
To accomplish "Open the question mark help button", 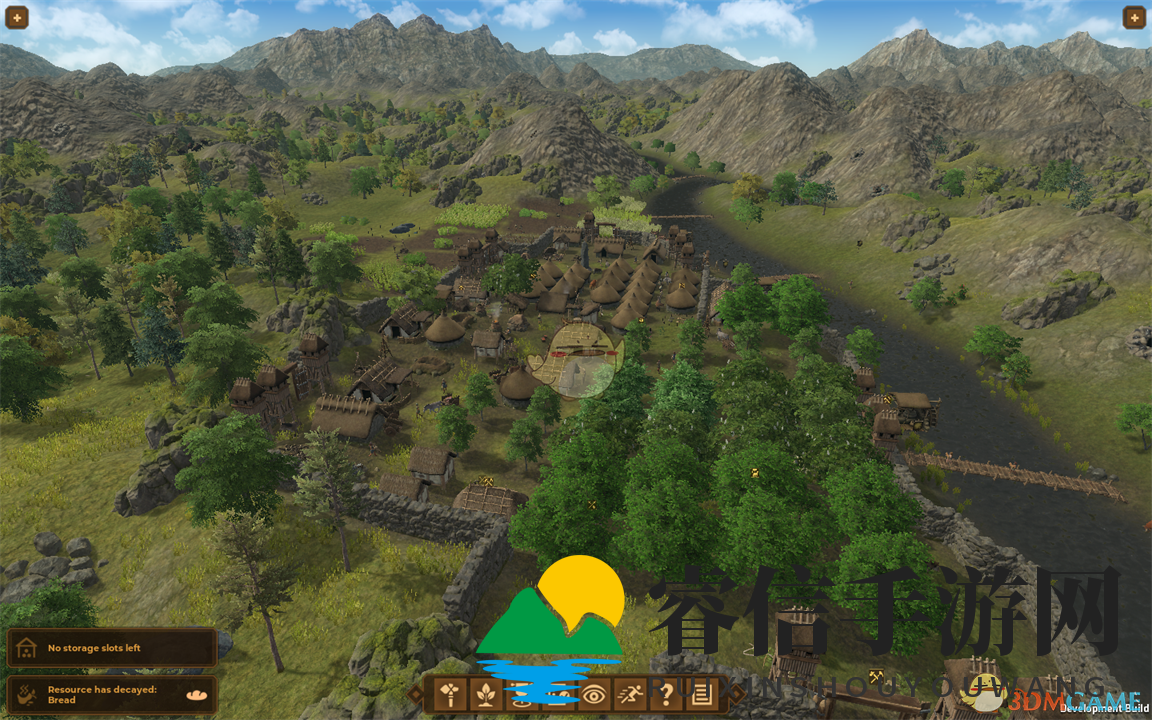I will coord(668,693).
